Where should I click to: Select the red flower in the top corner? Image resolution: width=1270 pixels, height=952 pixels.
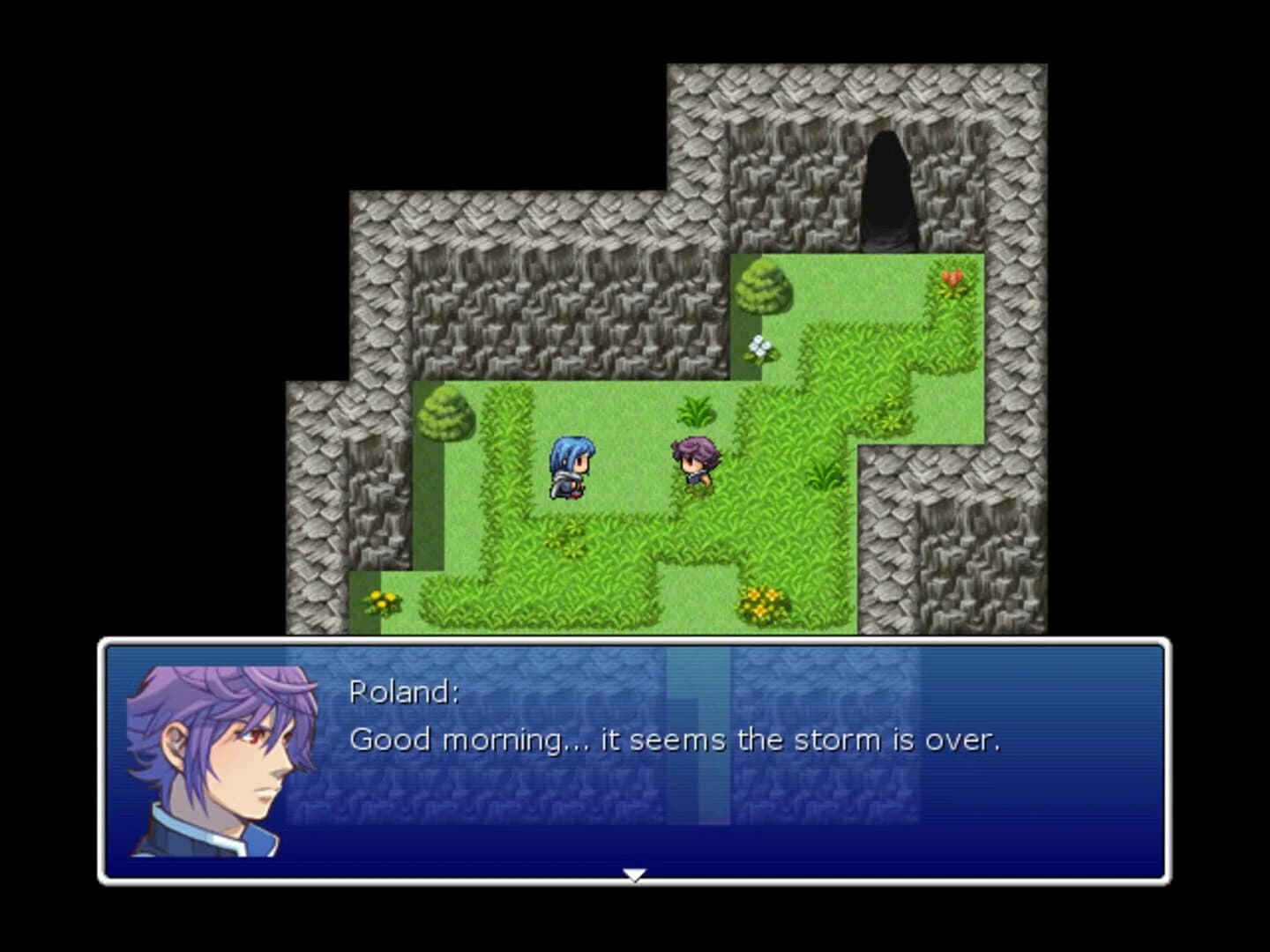point(952,278)
